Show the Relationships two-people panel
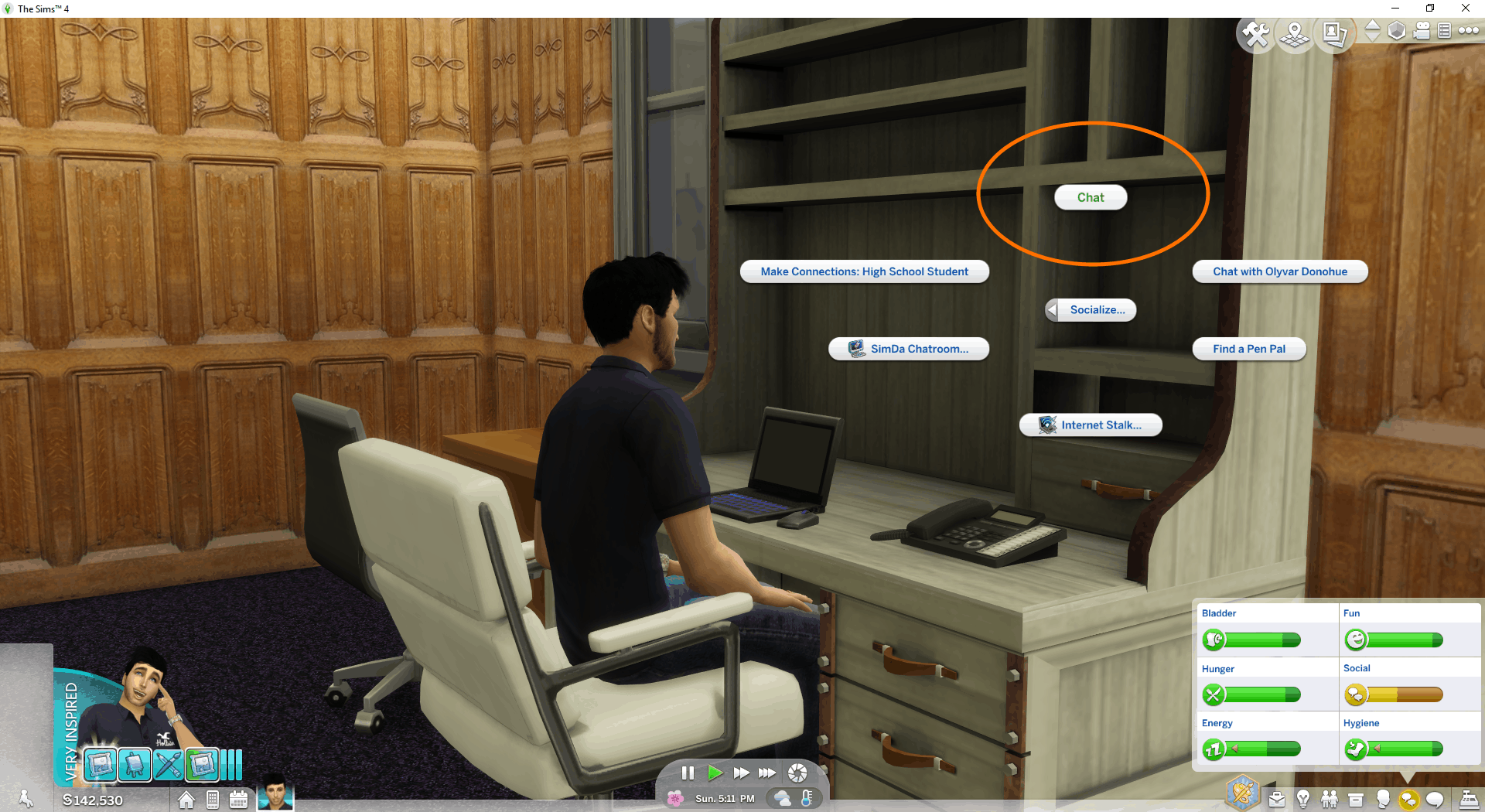This screenshot has width=1485, height=812. coord(1330,799)
